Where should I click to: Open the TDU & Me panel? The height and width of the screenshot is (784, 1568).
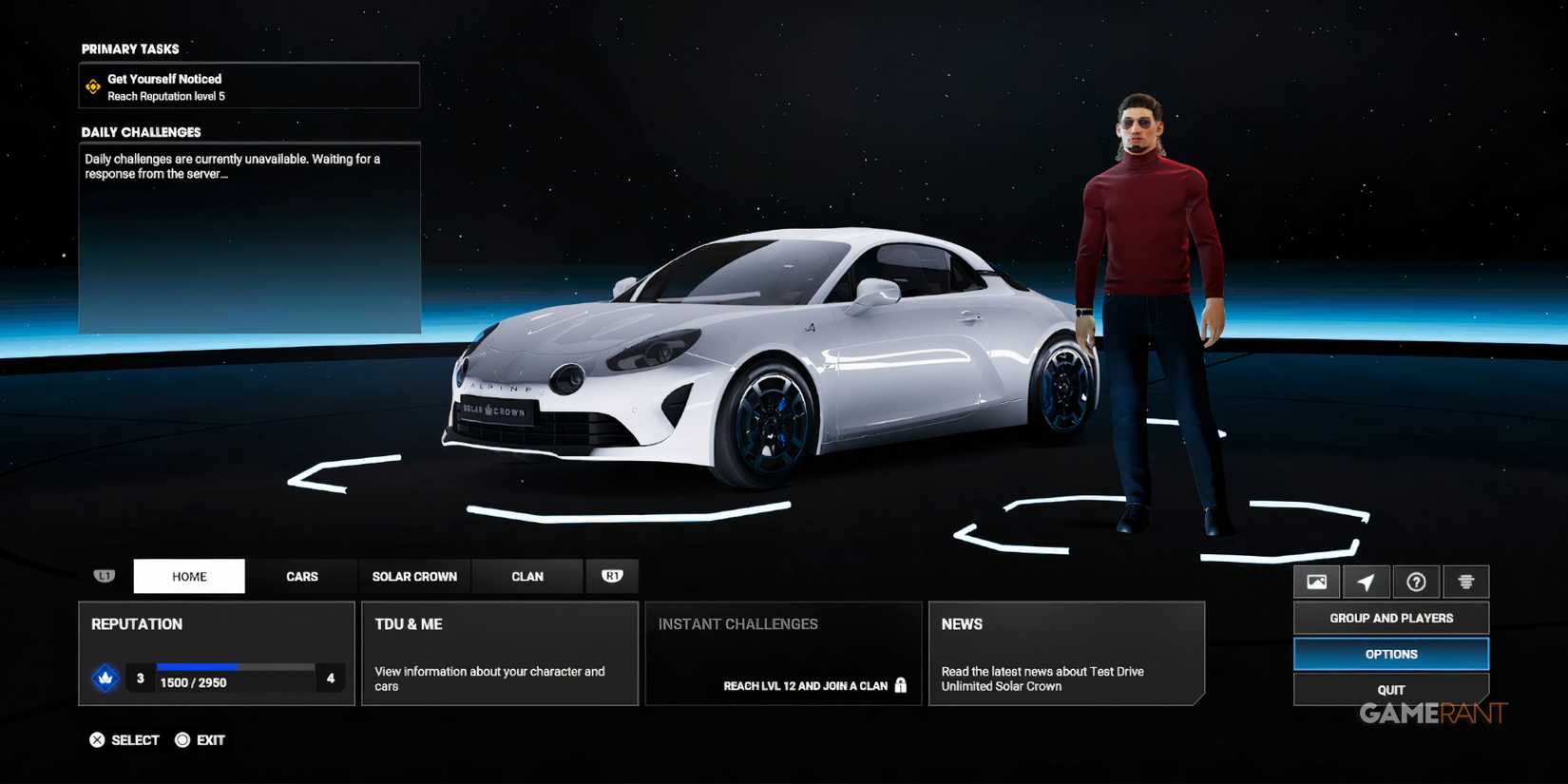[500, 653]
